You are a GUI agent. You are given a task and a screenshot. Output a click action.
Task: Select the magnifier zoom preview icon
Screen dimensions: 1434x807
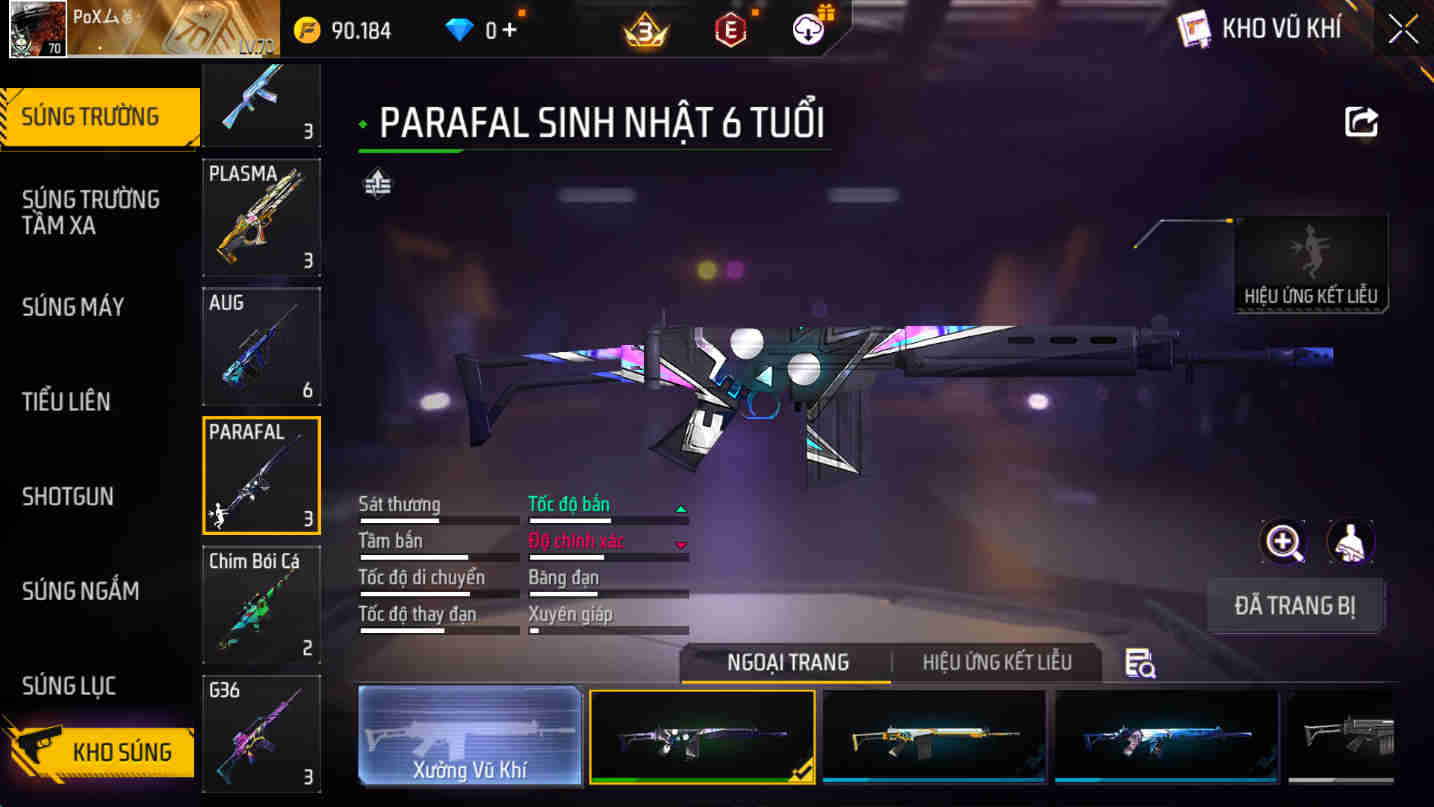point(1283,541)
